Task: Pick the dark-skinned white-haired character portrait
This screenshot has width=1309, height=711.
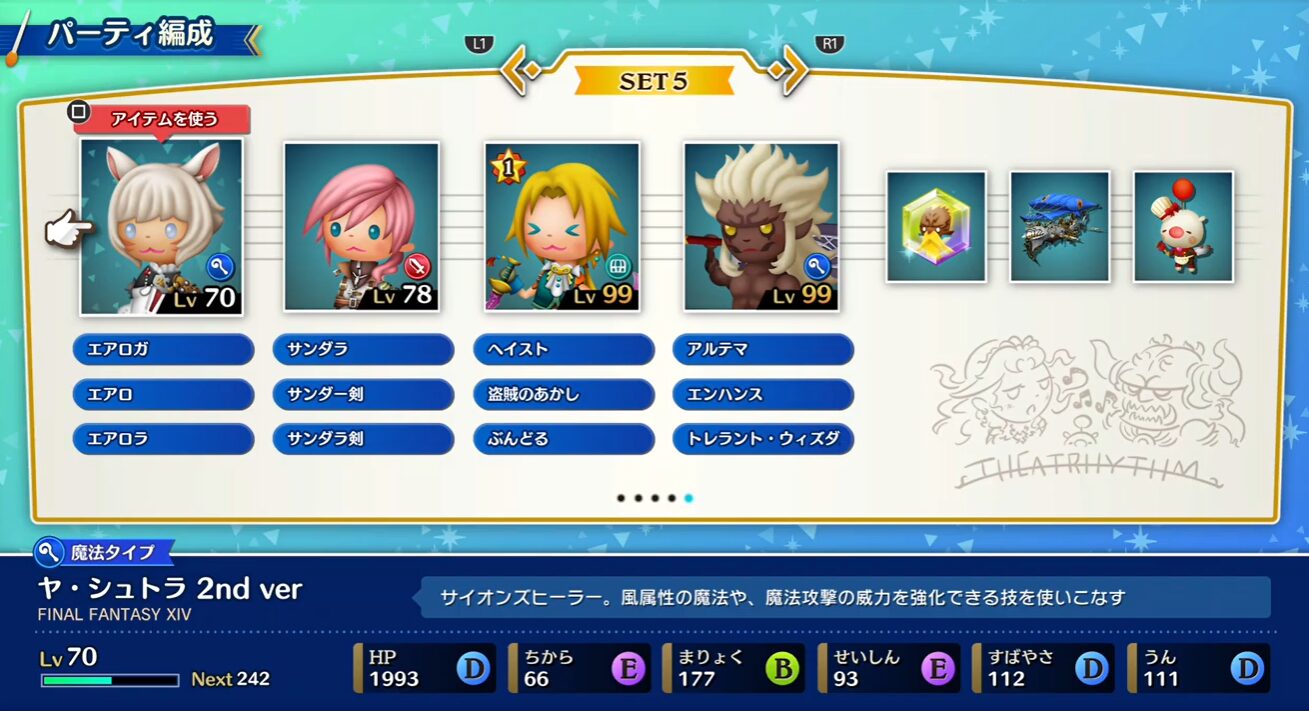Action: (761, 226)
